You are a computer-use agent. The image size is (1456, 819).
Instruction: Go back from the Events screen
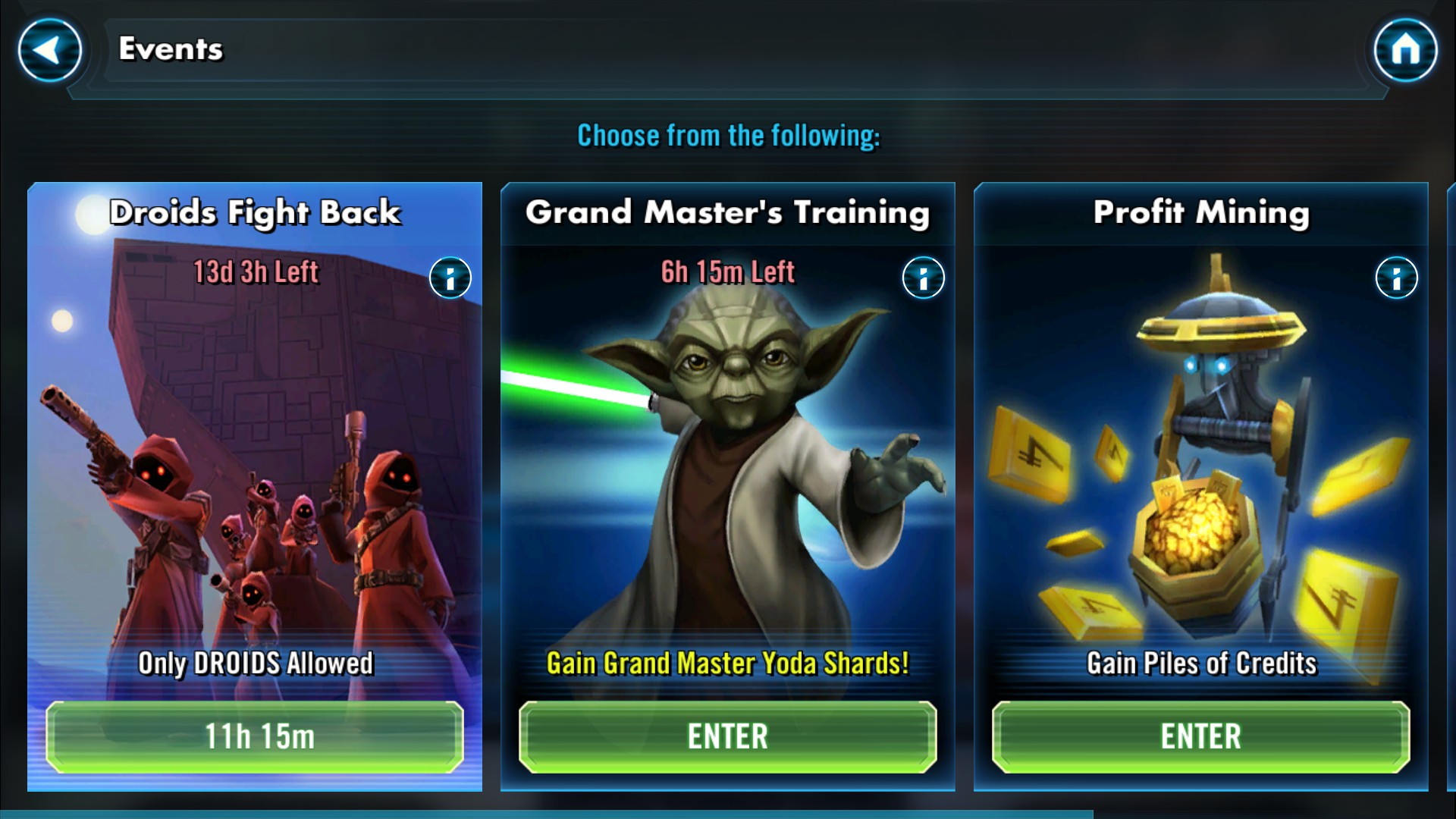(x=50, y=51)
